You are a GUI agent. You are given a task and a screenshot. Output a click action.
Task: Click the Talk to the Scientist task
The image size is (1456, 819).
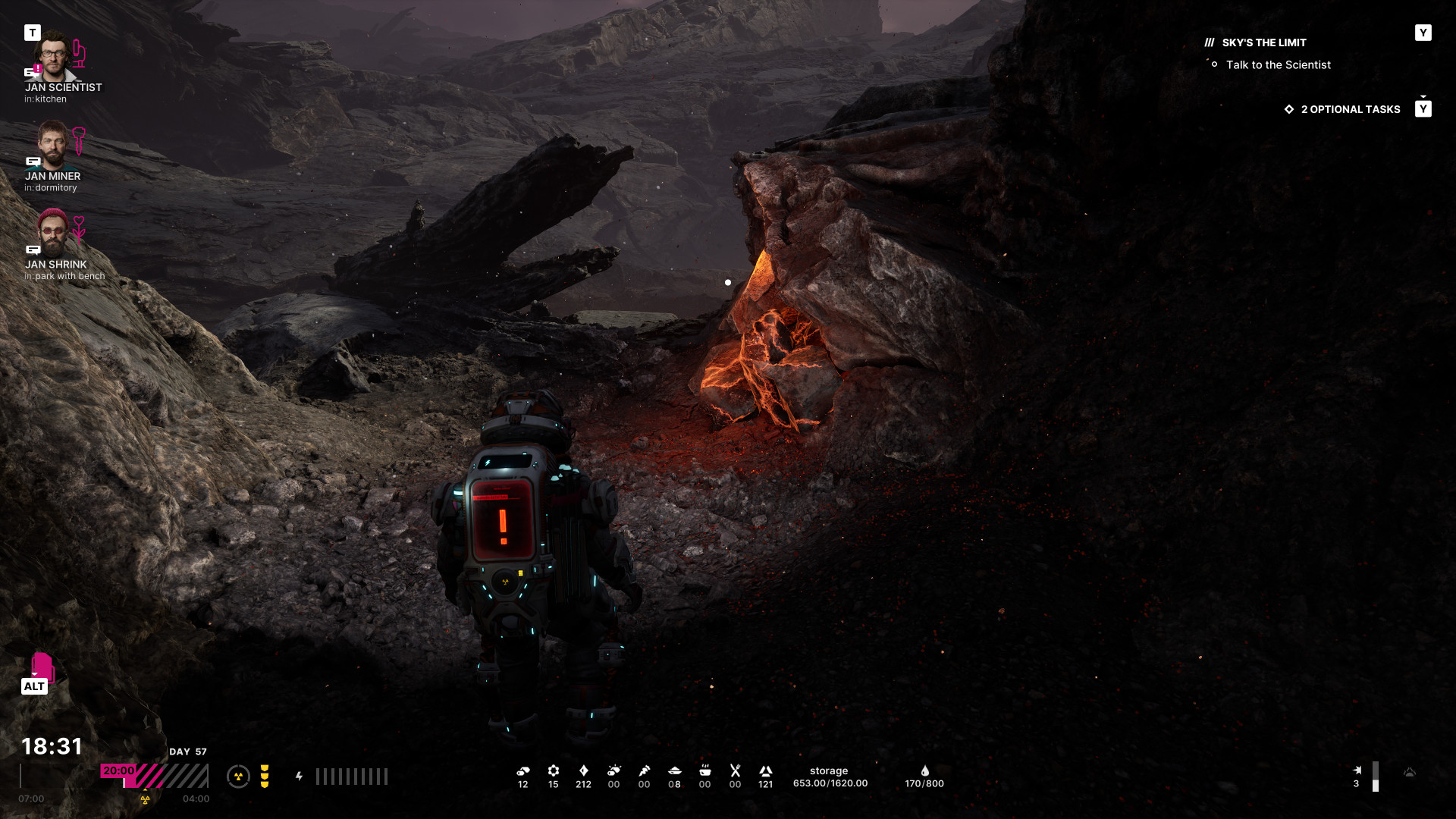coord(1278,65)
